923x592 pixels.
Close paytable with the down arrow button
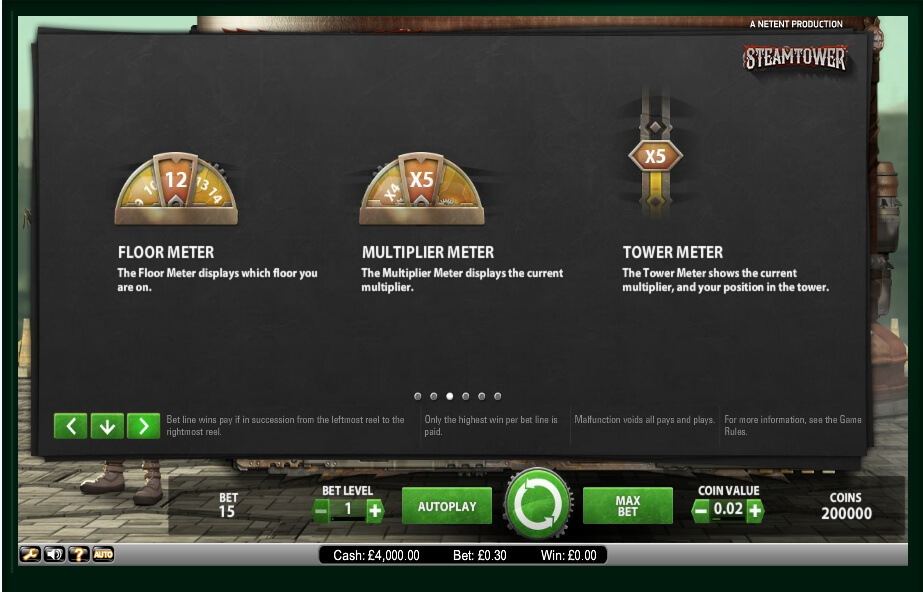tap(107, 426)
